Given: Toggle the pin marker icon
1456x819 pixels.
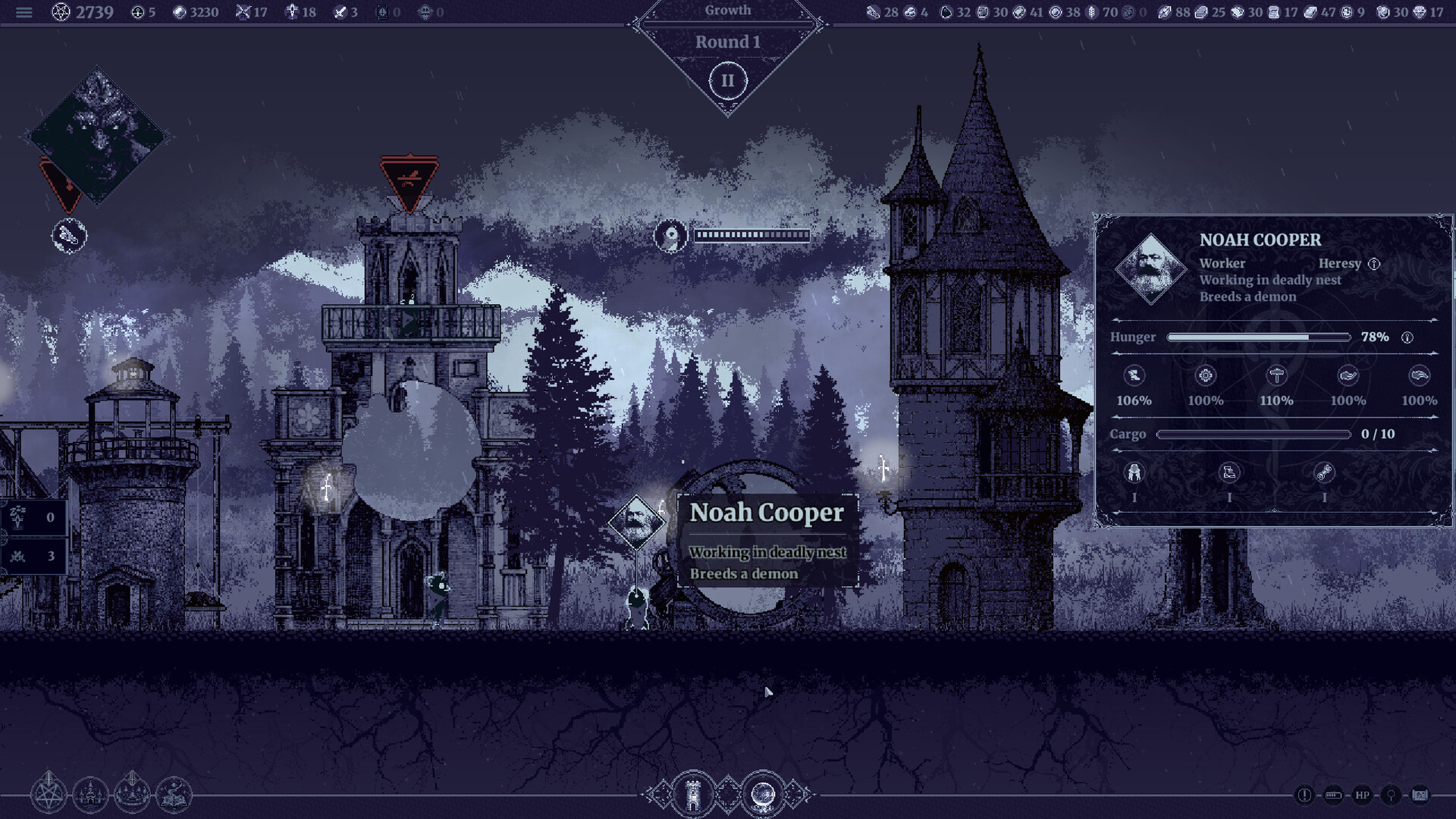Looking at the screenshot, I should (x=1391, y=795).
